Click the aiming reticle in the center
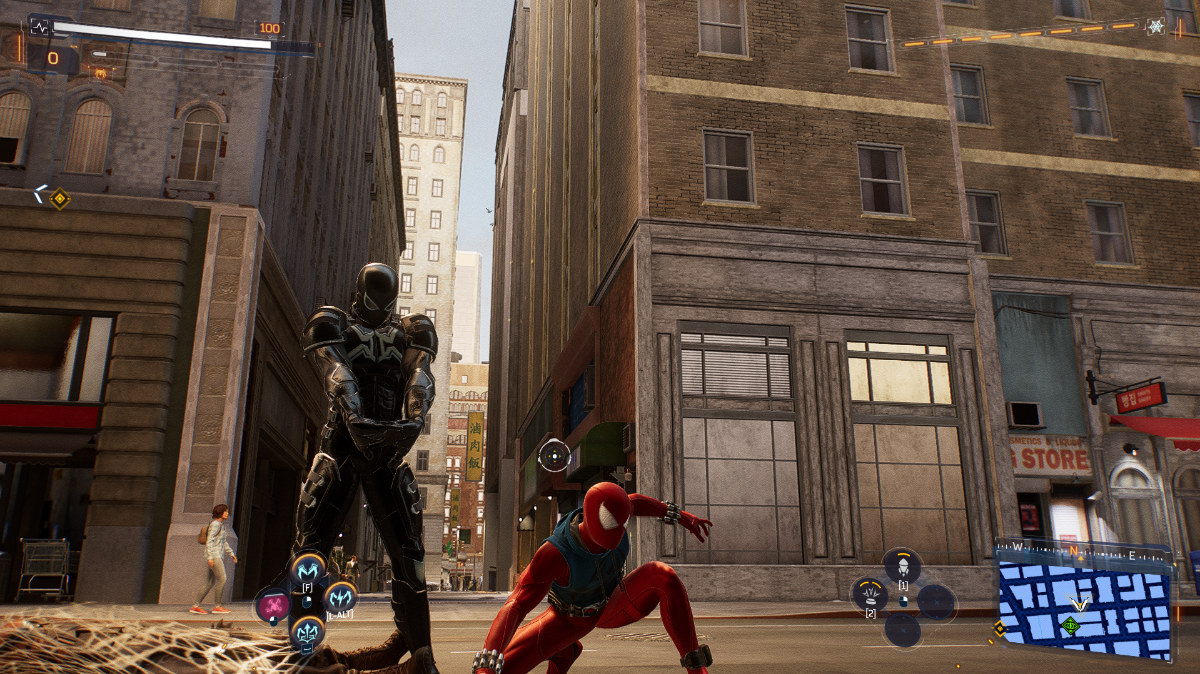 [554, 456]
